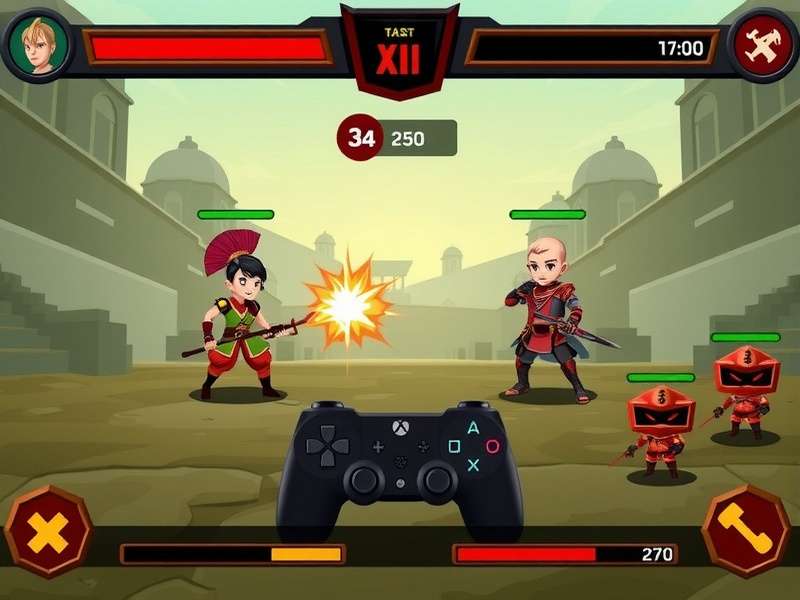Tap the yellow X cancel button
The width and height of the screenshot is (800, 600).
pyautogui.click(x=47, y=532)
